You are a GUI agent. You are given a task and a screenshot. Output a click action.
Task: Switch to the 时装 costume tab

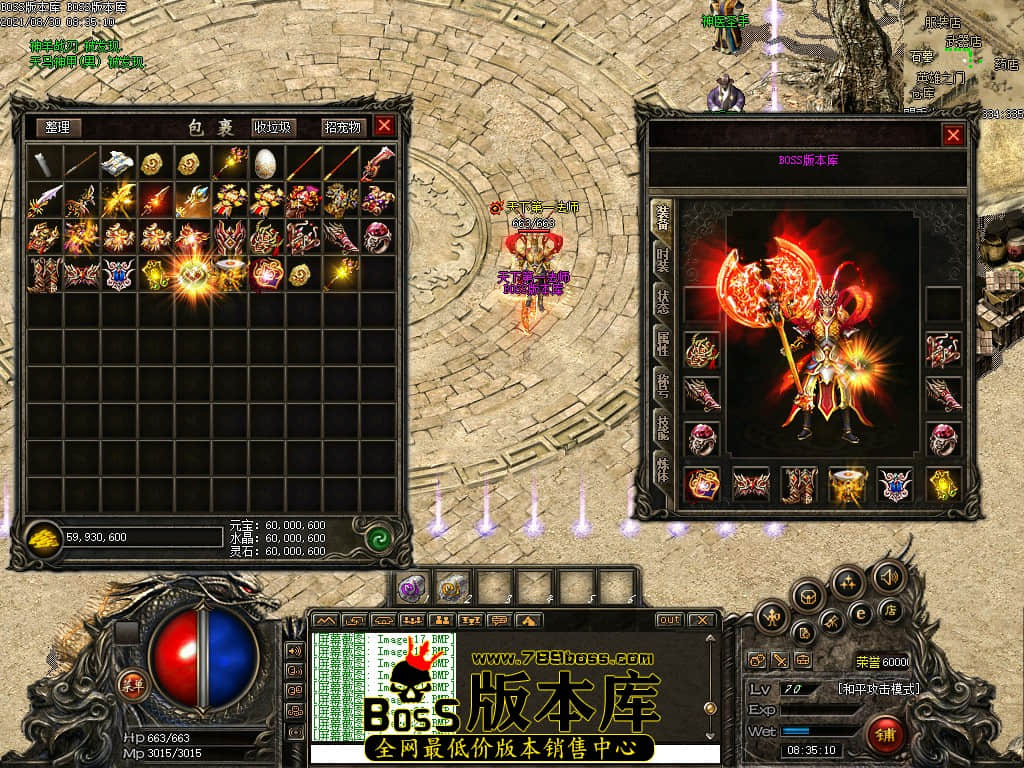pyautogui.click(x=662, y=262)
